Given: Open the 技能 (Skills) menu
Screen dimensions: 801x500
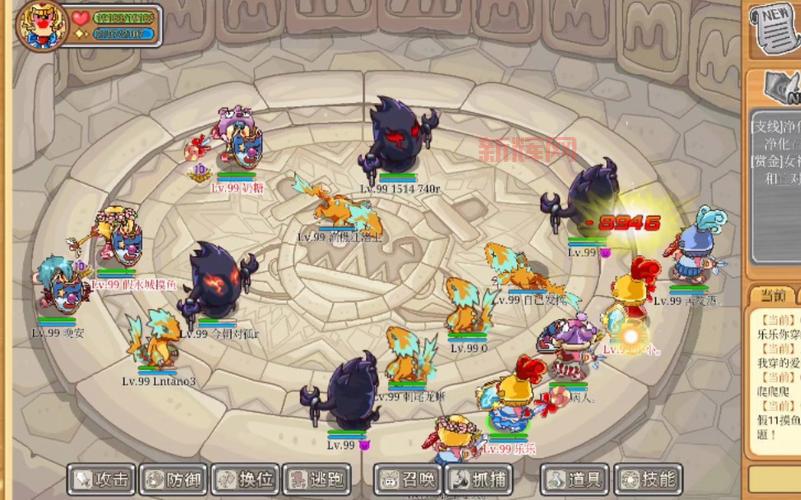Looking at the screenshot, I should coord(647,479).
